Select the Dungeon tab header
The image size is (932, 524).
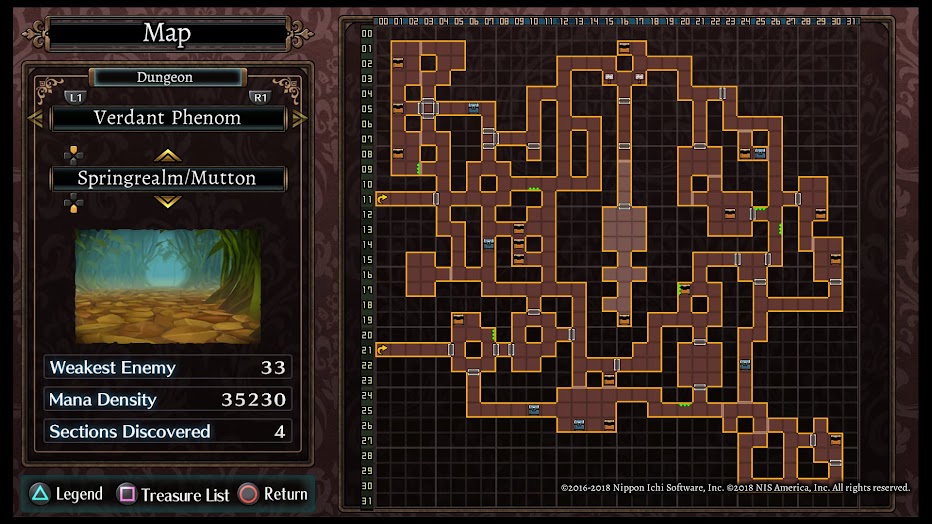click(x=166, y=77)
